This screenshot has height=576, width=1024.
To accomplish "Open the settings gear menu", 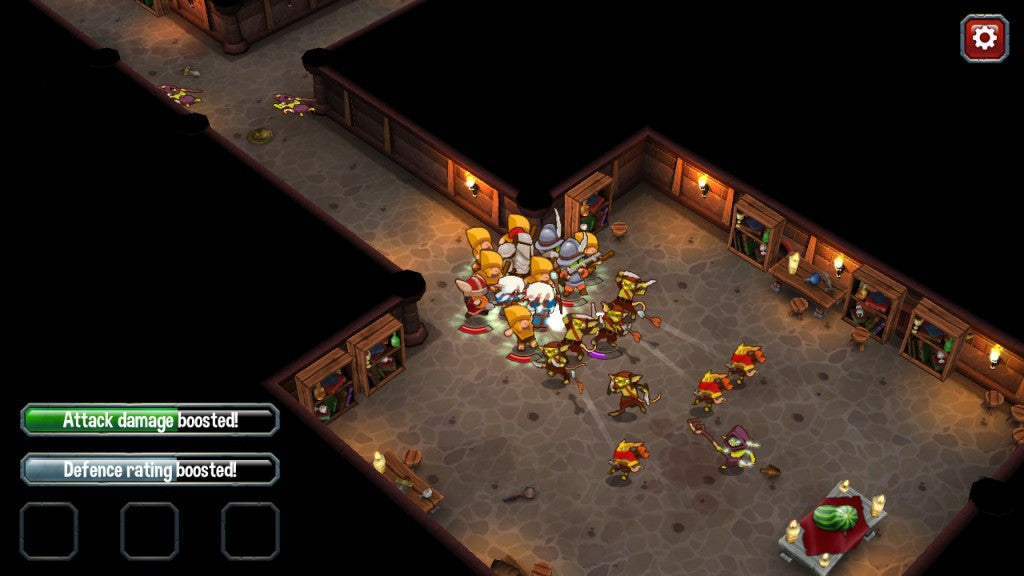I will tap(984, 38).
